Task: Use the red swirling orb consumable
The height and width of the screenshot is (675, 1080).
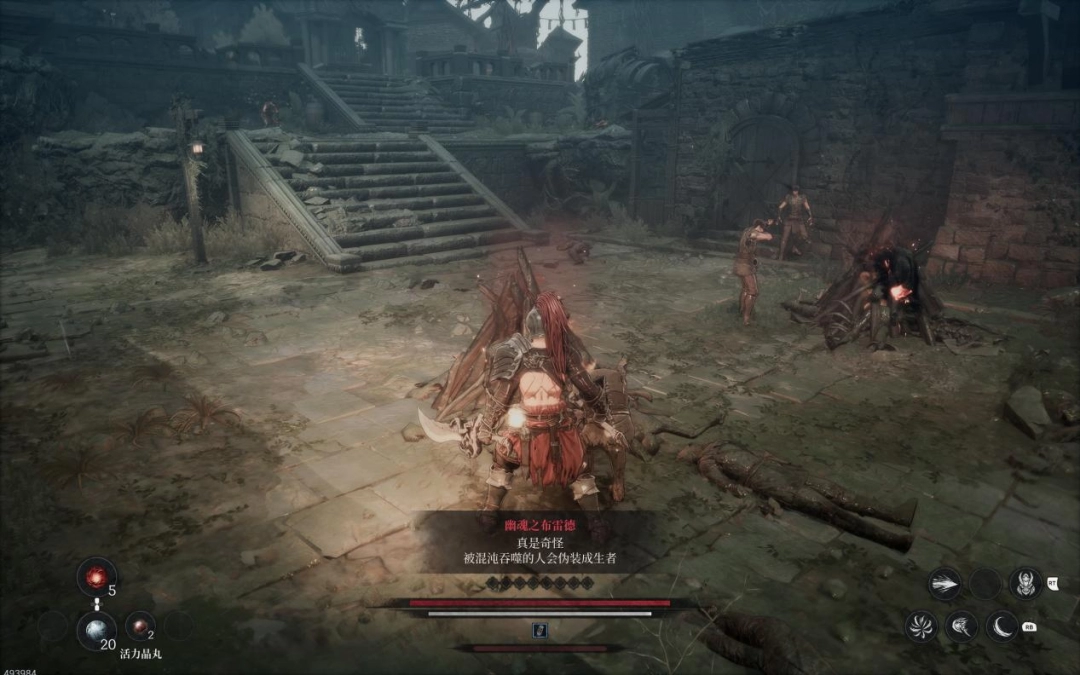Action: point(97,577)
